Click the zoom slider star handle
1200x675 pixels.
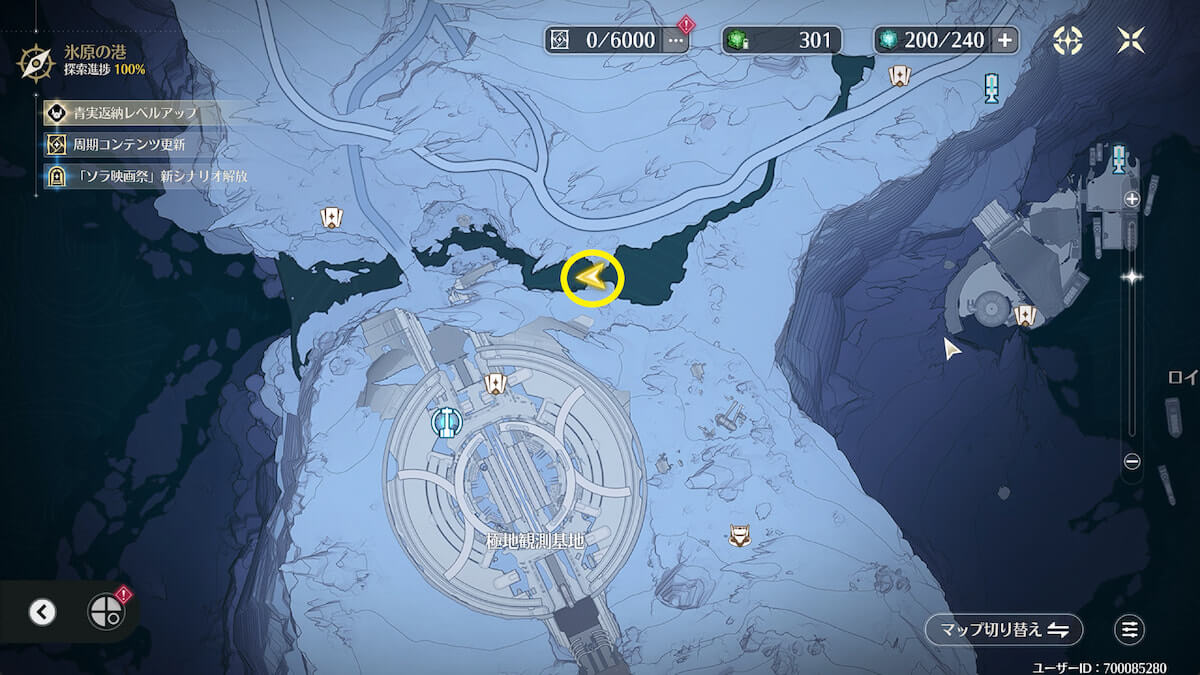[x=1132, y=277]
